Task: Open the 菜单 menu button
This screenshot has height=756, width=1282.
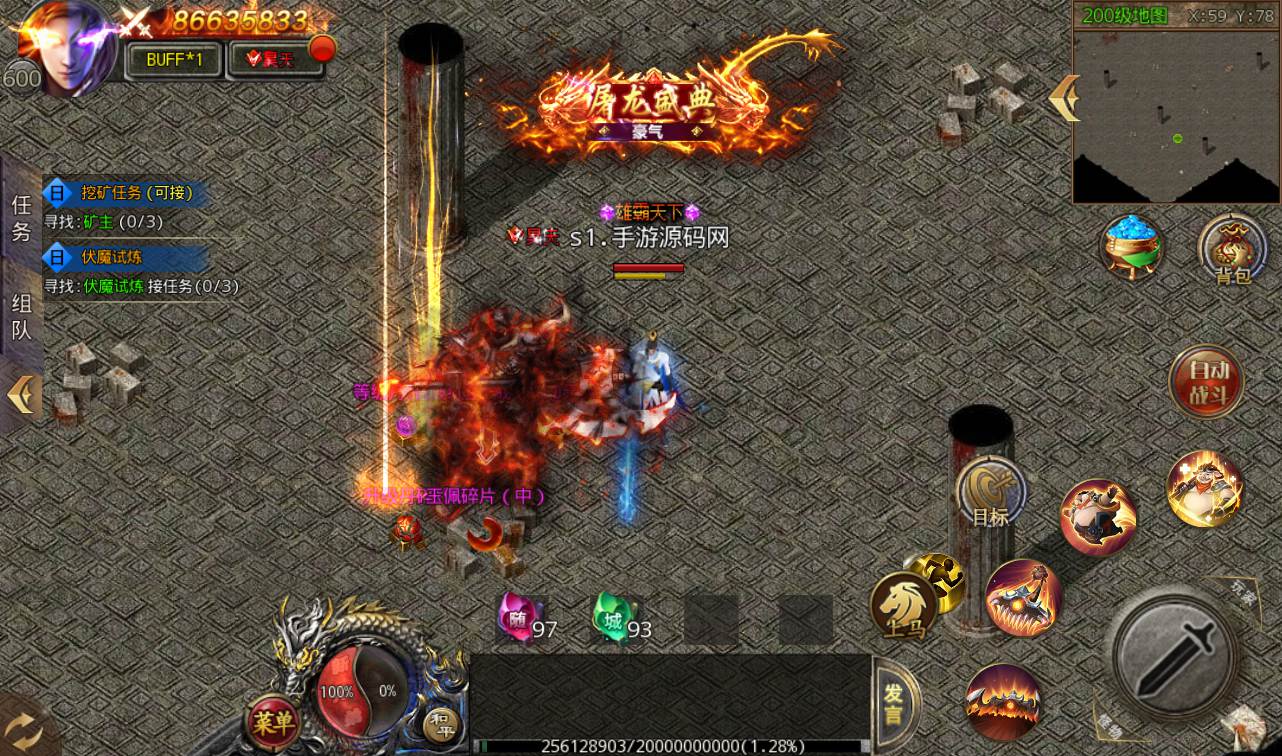Action: pyautogui.click(x=272, y=720)
